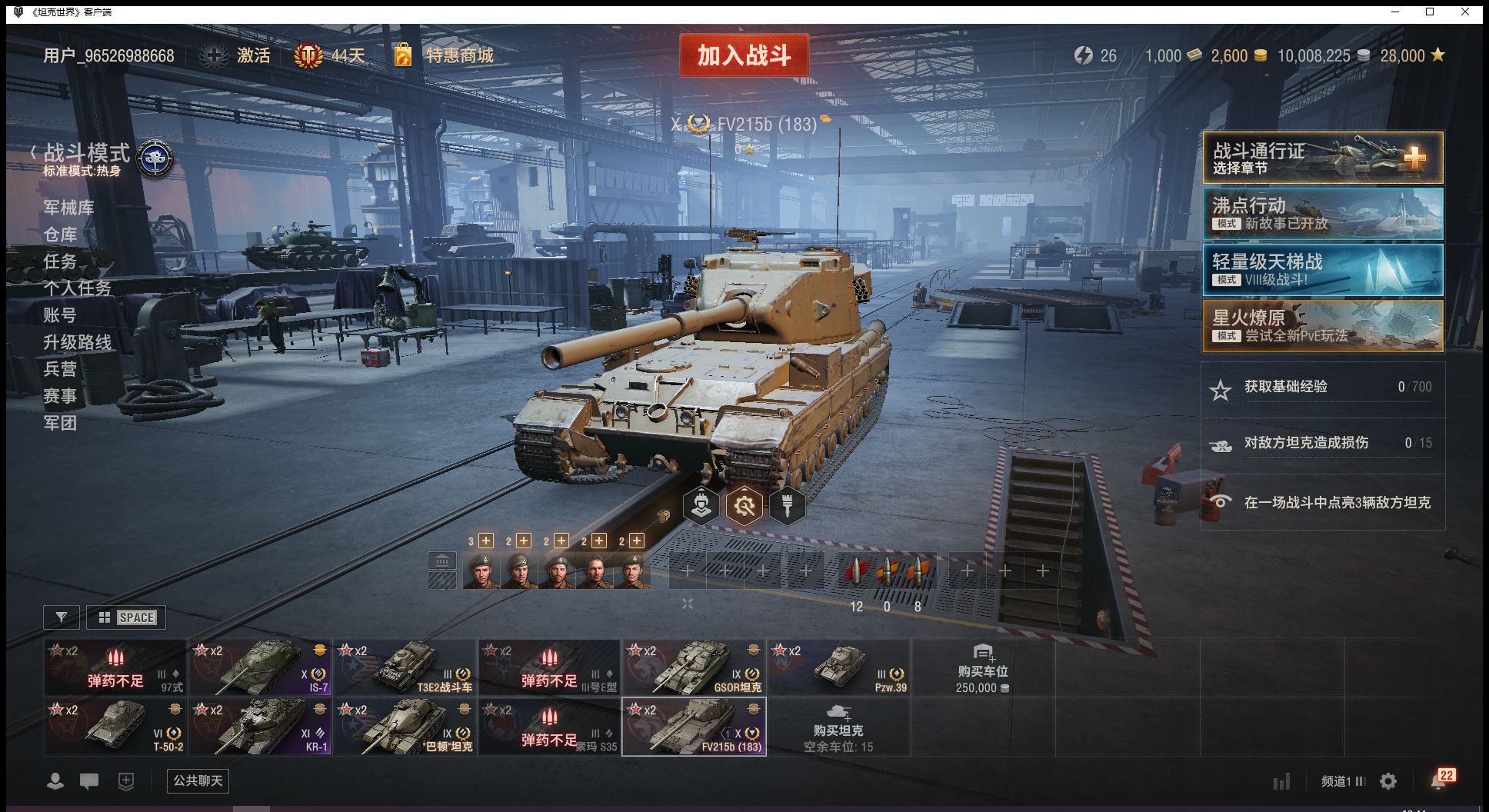The width and height of the screenshot is (1489, 812).
Task: Open the 特惠商城 store
Action: 459,55
